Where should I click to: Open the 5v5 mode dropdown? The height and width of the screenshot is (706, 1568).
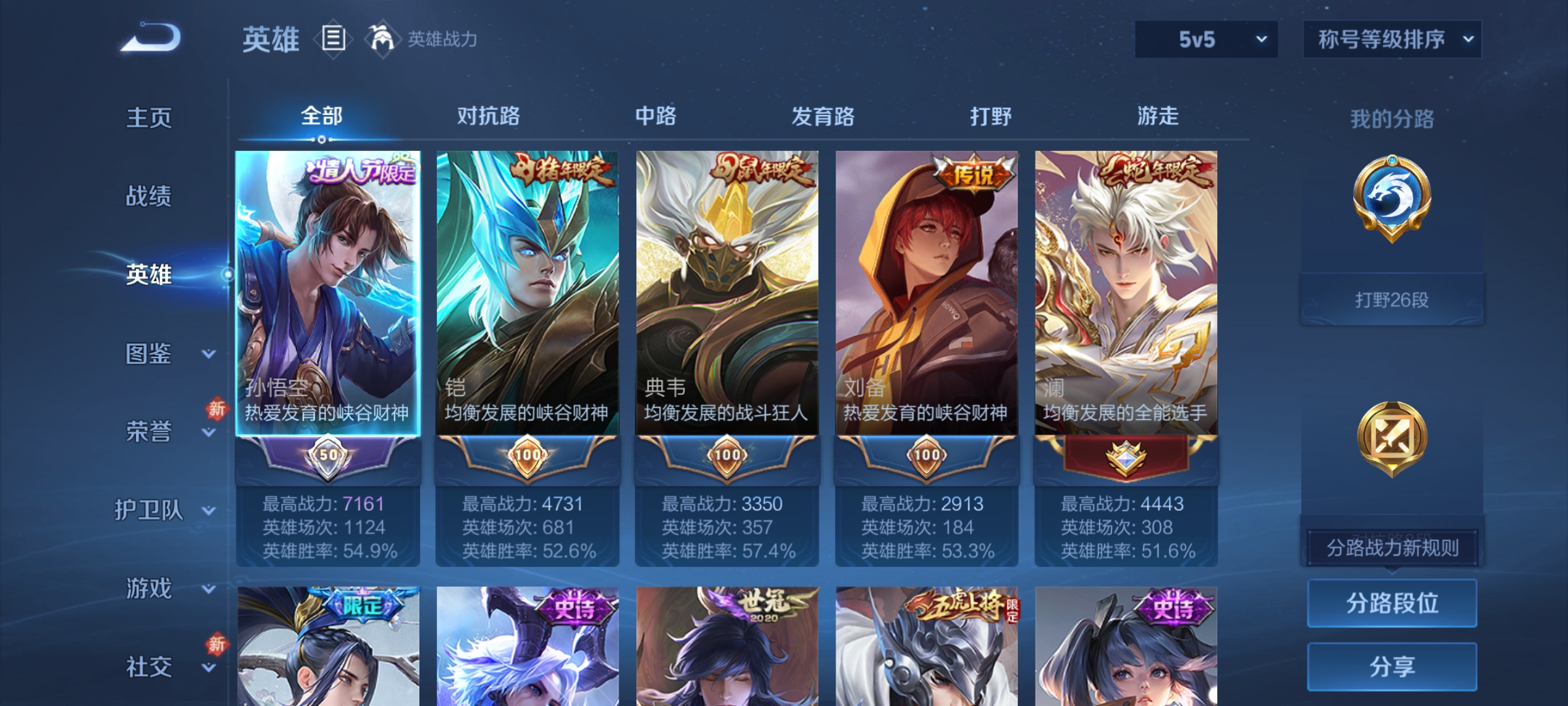(1205, 39)
